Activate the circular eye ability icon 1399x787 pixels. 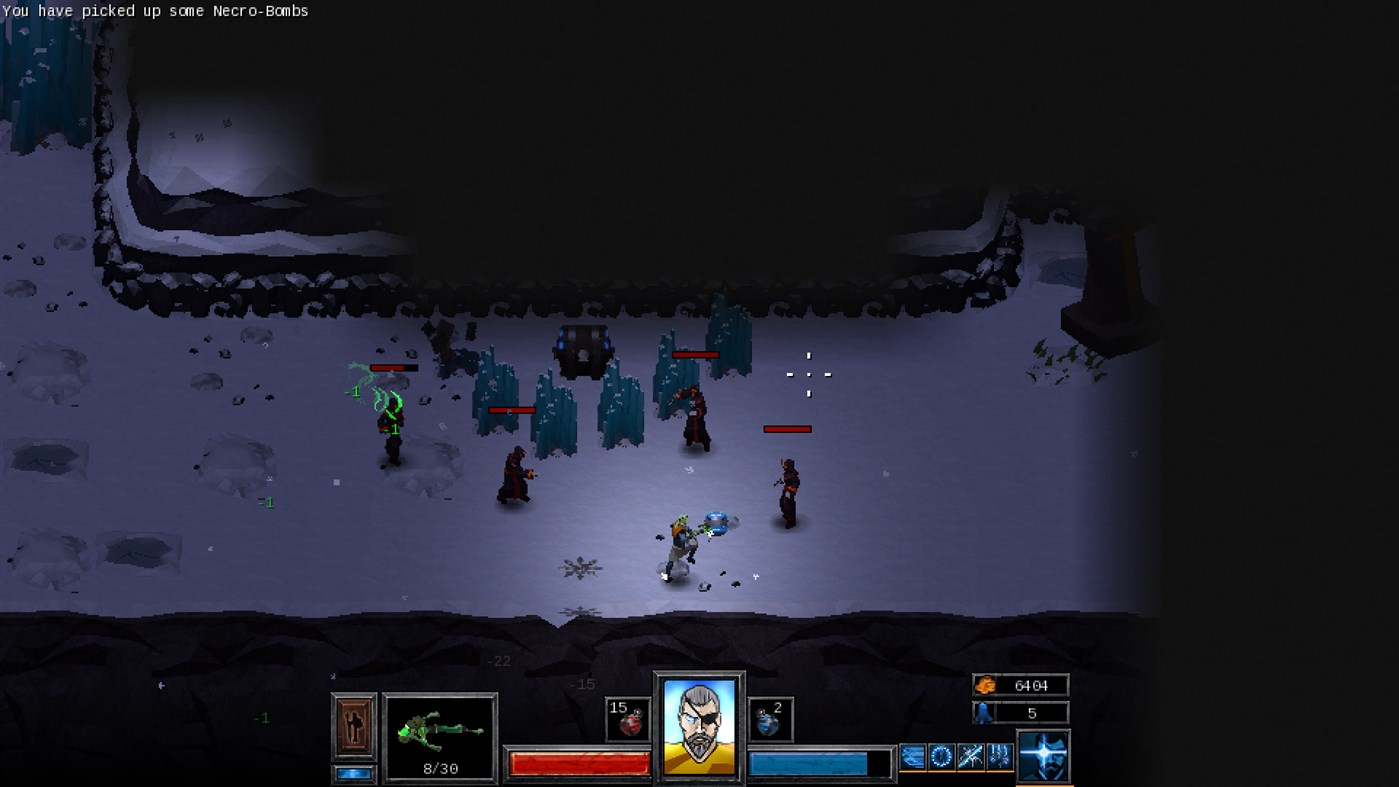tap(940, 755)
